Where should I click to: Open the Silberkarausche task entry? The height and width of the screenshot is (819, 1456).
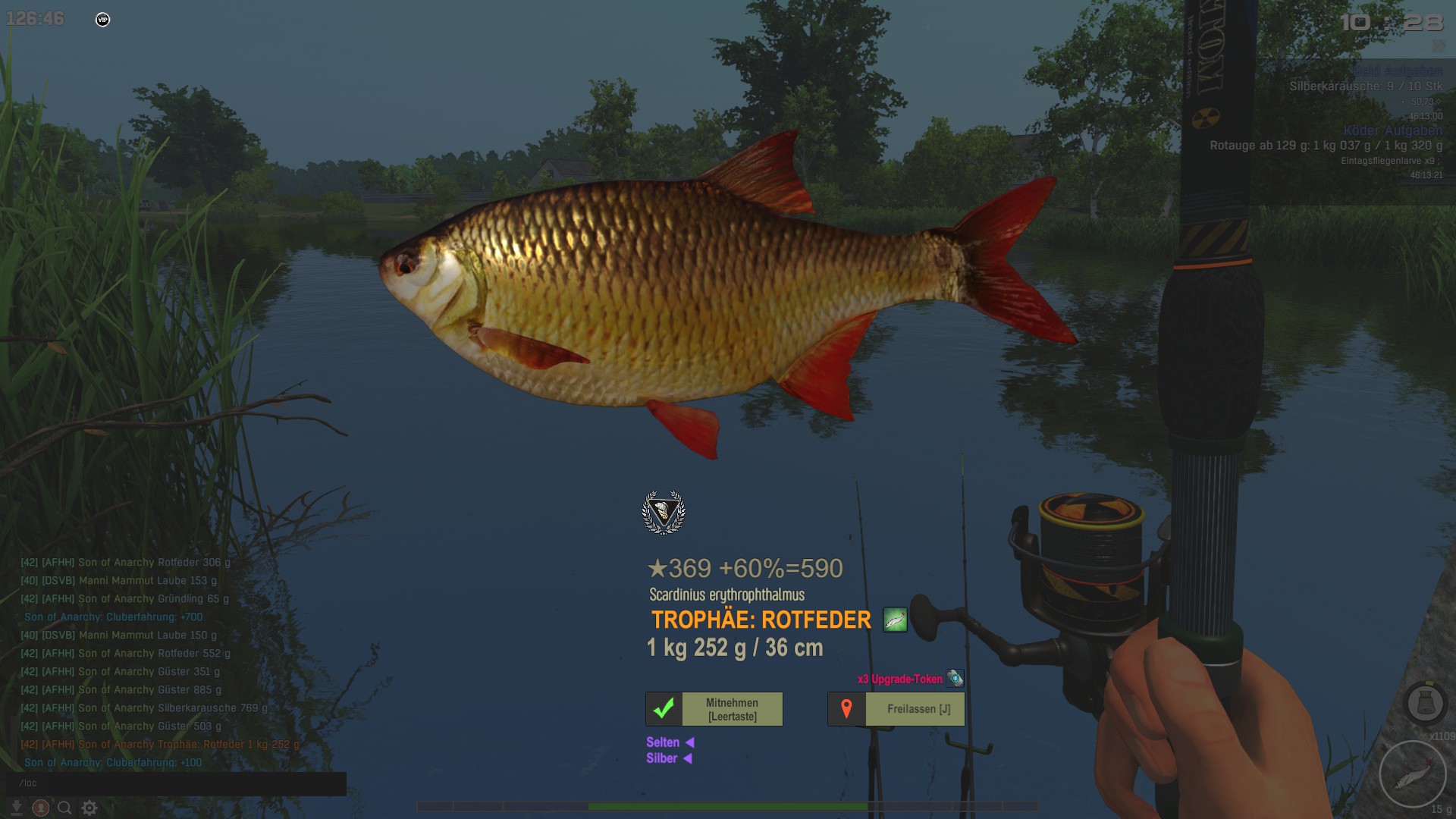[x=1366, y=86]
